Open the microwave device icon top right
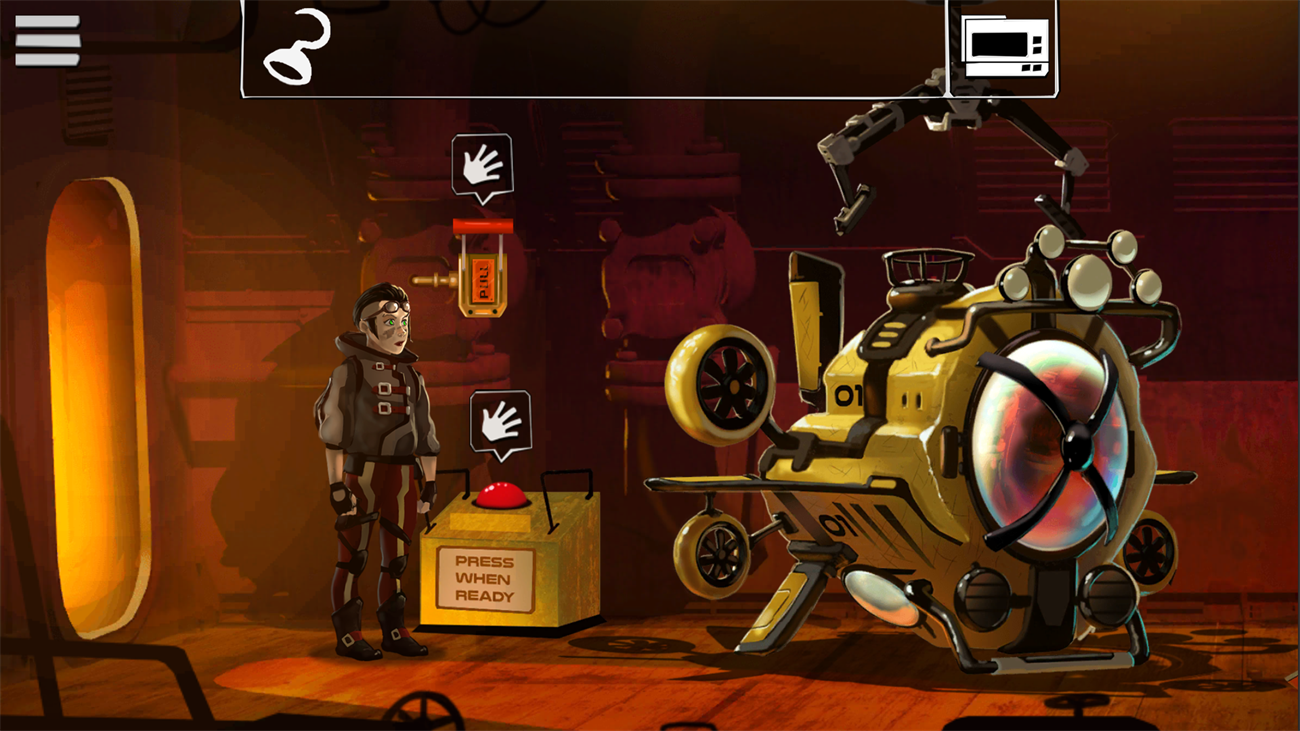Image resolution: width=1300 pixels, height=731 pixels. (x=1004, y=45)
